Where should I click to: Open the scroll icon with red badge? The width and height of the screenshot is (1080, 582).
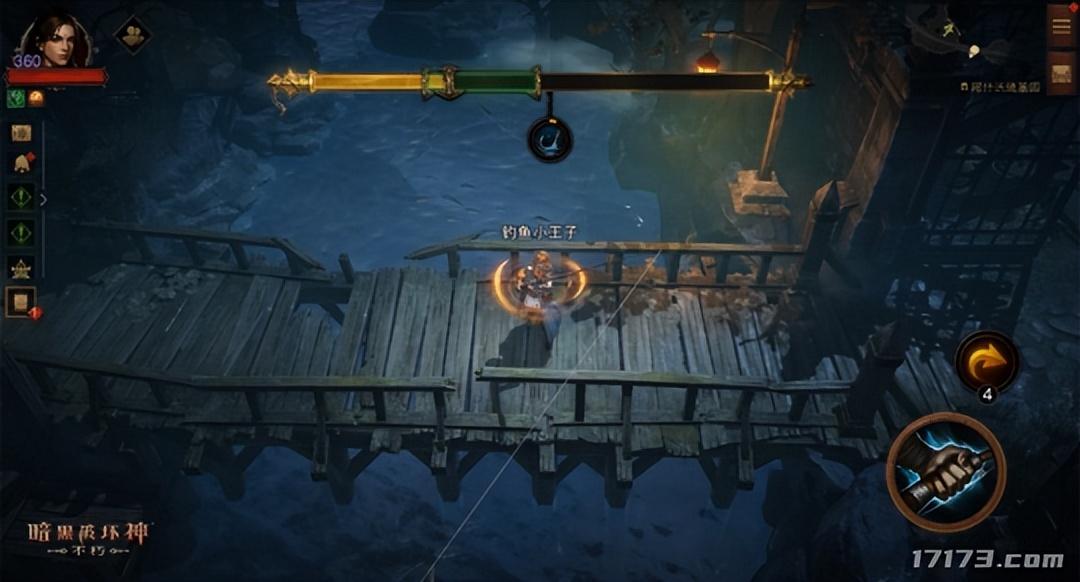(x=20, y=301)
